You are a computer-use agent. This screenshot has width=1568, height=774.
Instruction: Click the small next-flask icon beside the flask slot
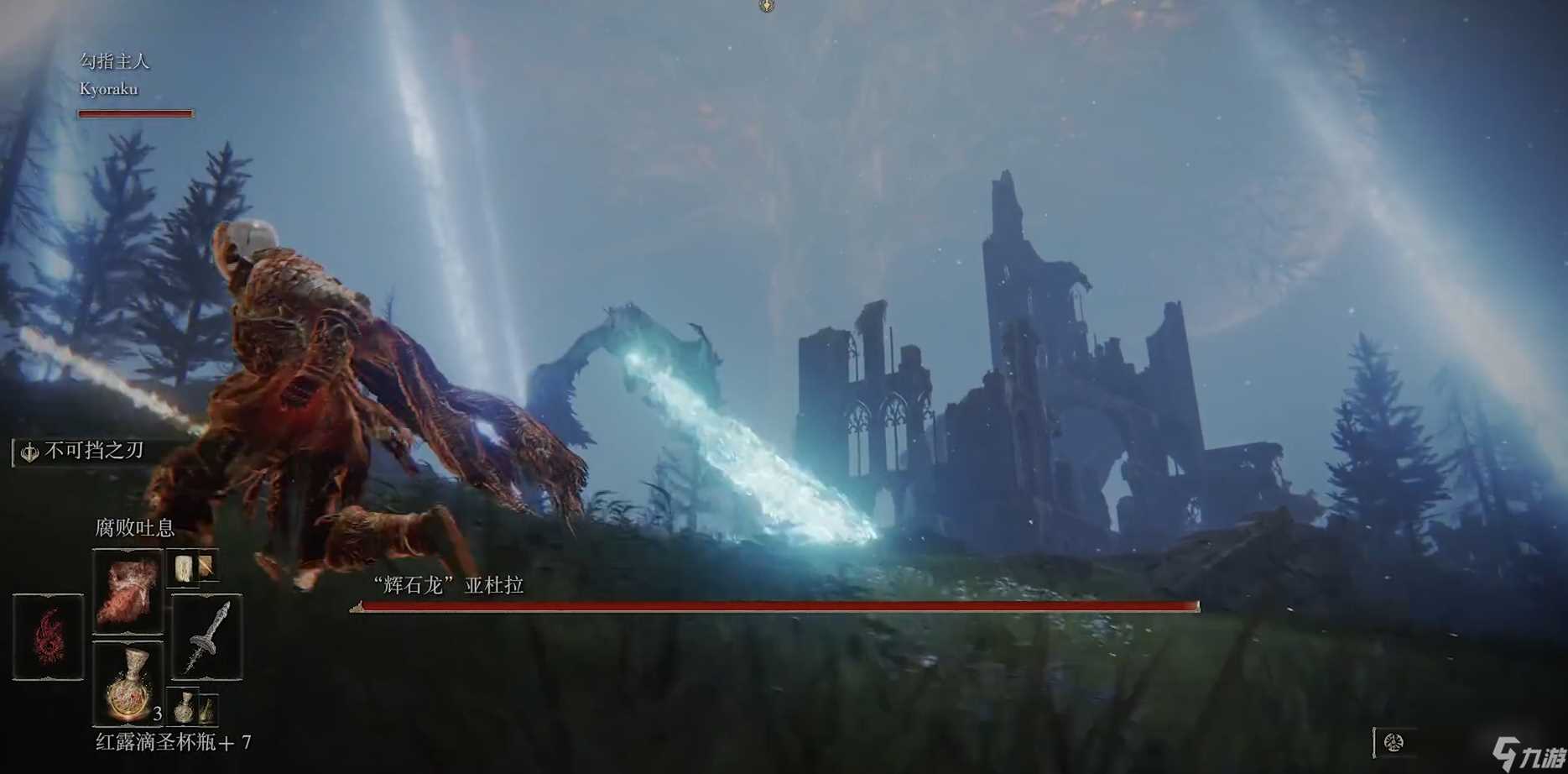pos(193,708)
